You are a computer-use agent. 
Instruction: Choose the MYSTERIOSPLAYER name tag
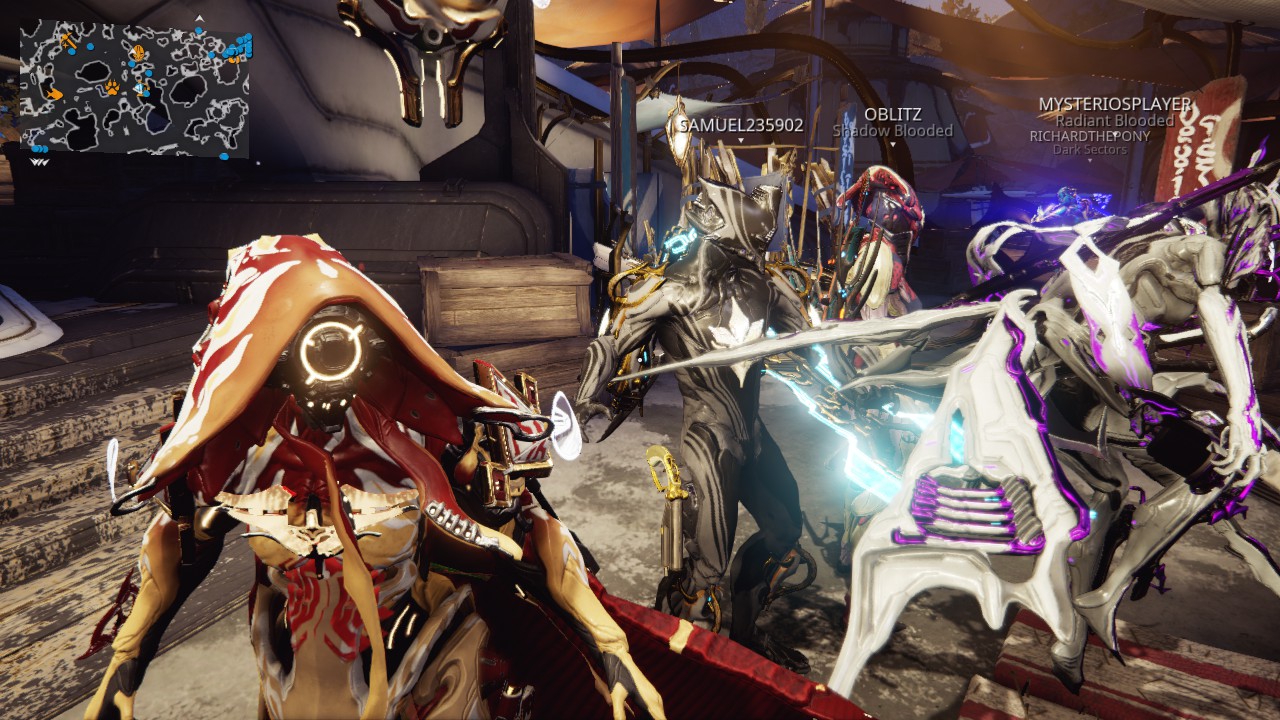[1114, 104]
